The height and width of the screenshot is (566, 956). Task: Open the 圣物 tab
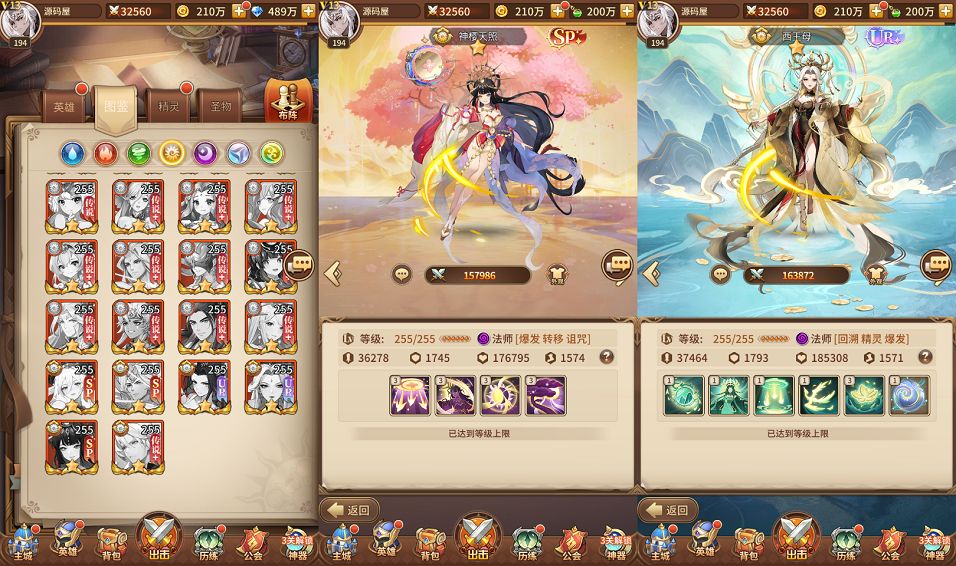click(221, 106)
